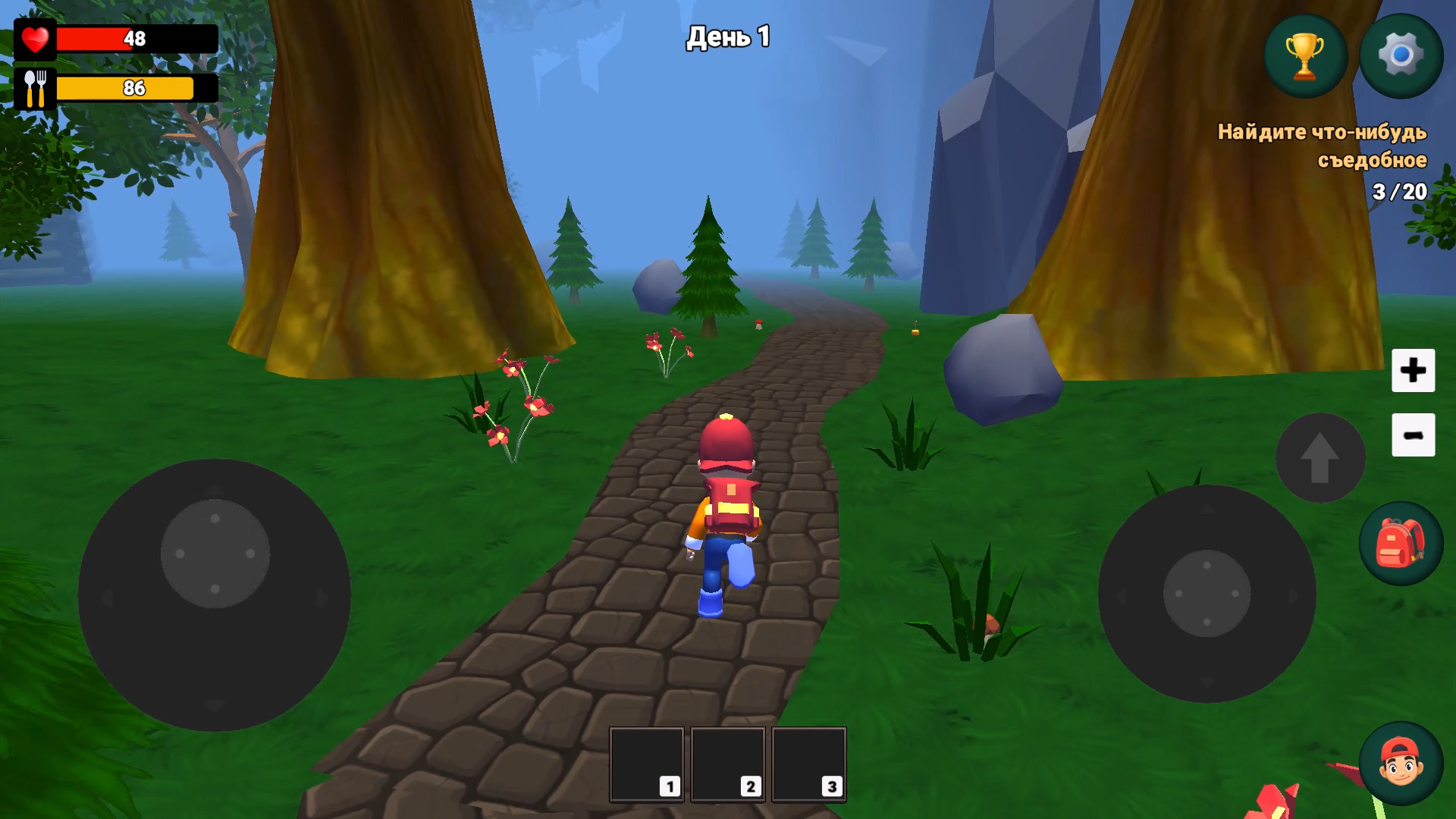The height and width of the screenshot is (819, 1456).
Task: Tap the День 1 day label
Action: click(726, 36)
